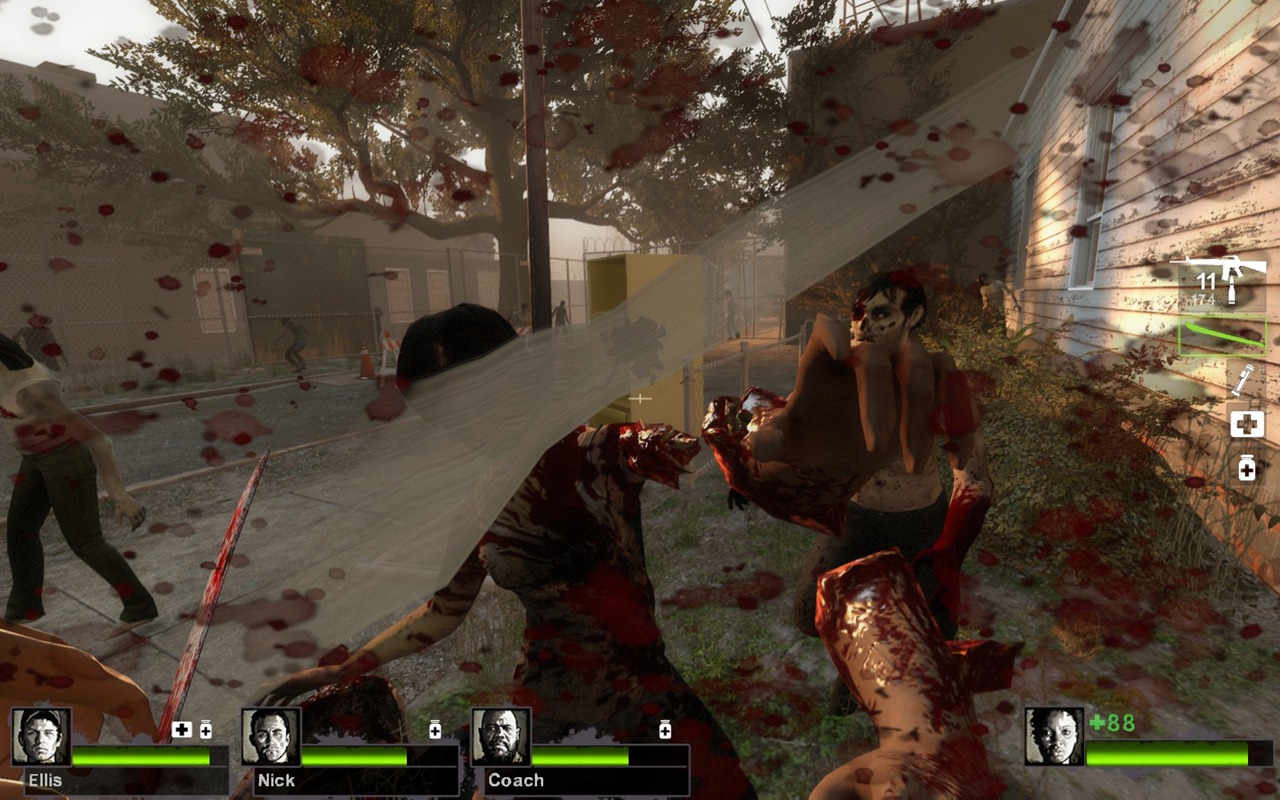Click Coach's teammate portrait
The image size is (1280, 800).
[x=501, y=737]
